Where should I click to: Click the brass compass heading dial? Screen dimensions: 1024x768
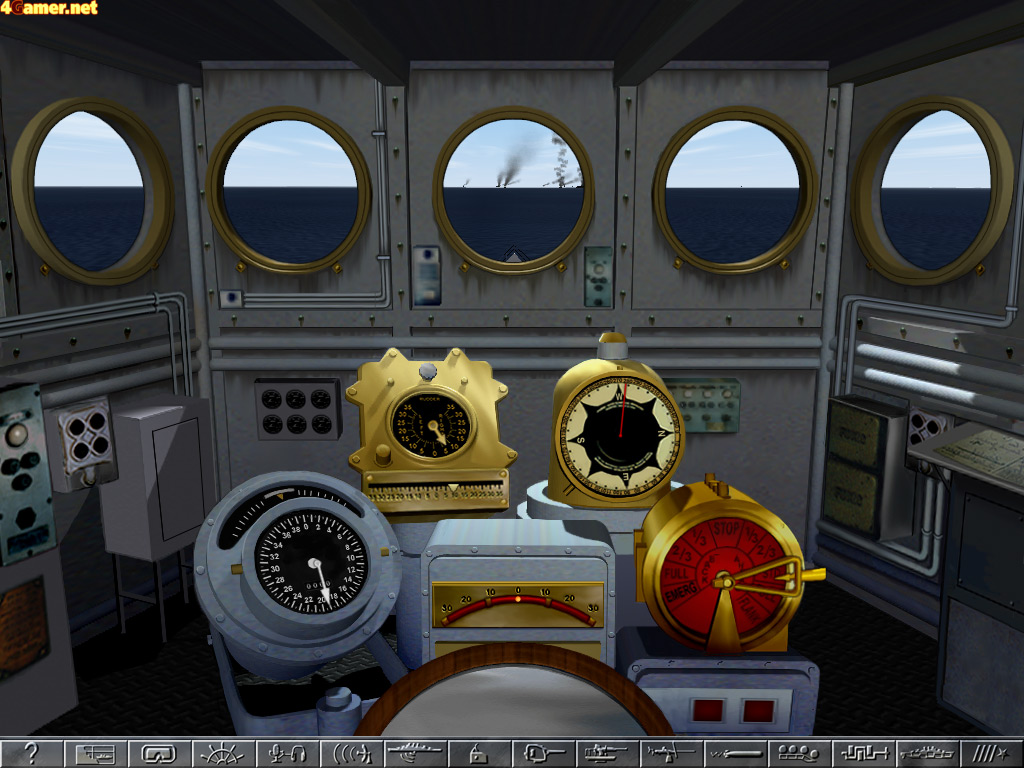click(x=616, y=437)
